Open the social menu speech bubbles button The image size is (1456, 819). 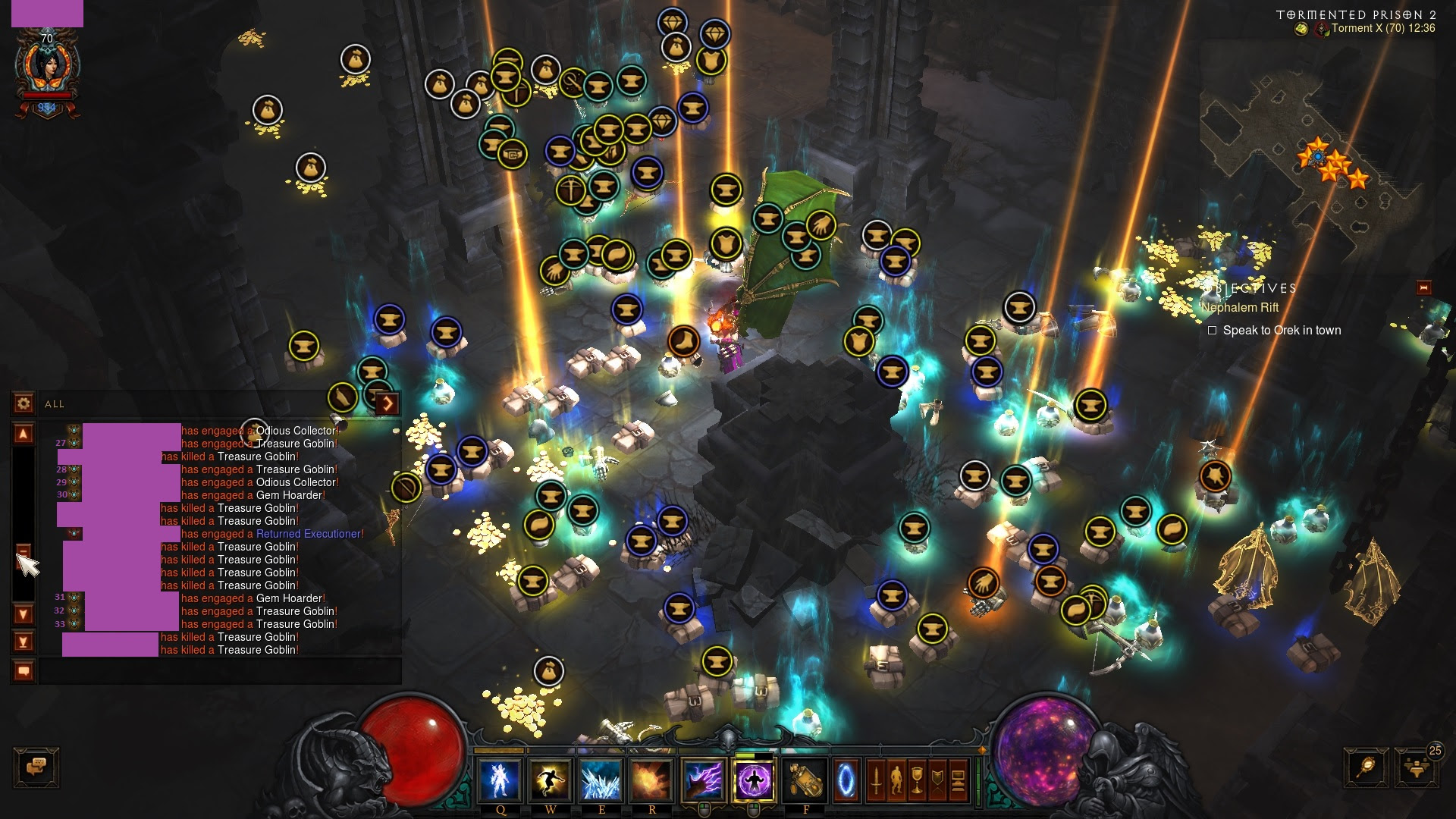(36, 767)
